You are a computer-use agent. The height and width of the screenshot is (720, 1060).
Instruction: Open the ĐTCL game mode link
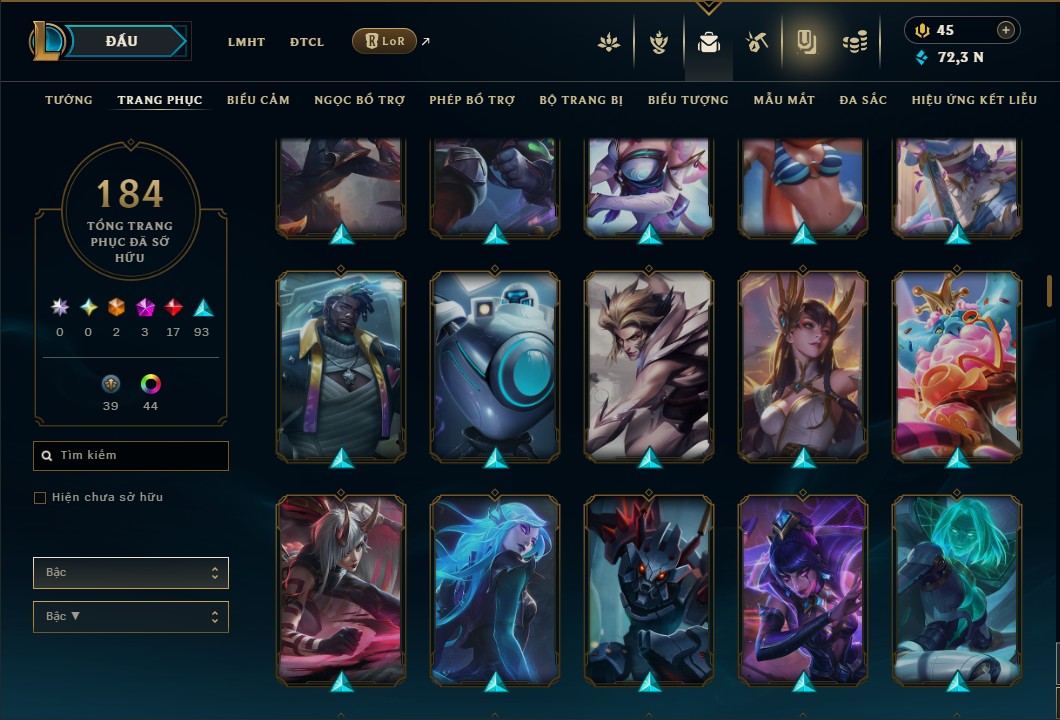(307, 42)
